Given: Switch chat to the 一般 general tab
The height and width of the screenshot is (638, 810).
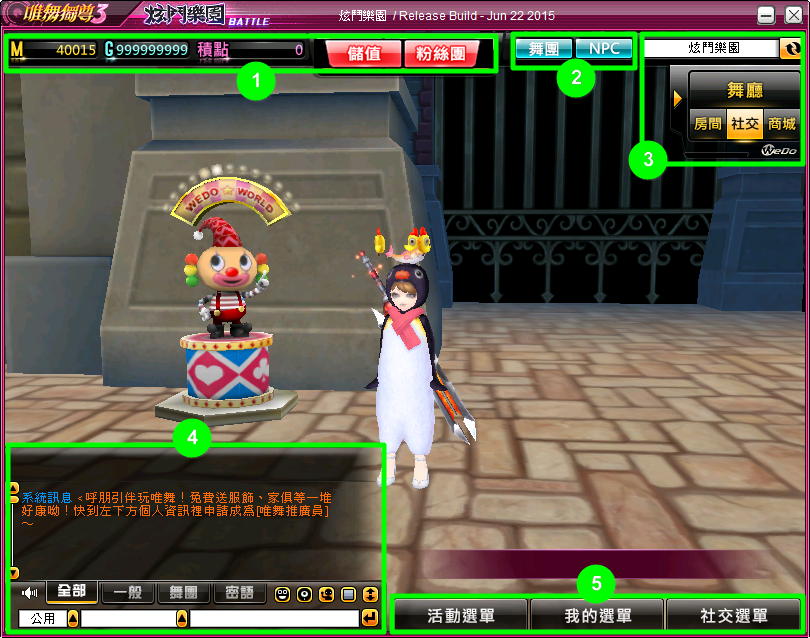Looking at the screenshot, I should pos(127,594).
